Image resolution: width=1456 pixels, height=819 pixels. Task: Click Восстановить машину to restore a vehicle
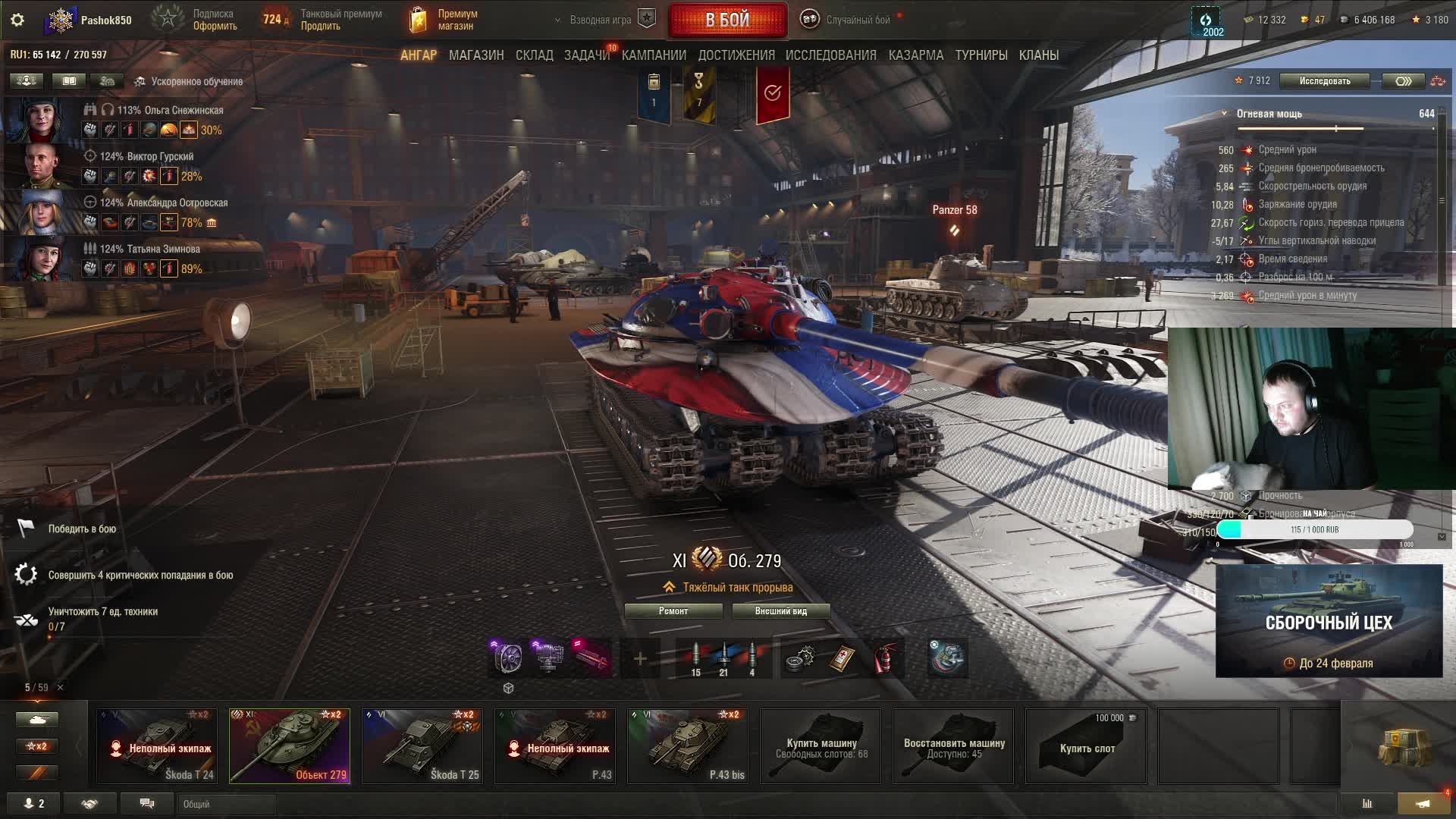click(x=953, y=745)
